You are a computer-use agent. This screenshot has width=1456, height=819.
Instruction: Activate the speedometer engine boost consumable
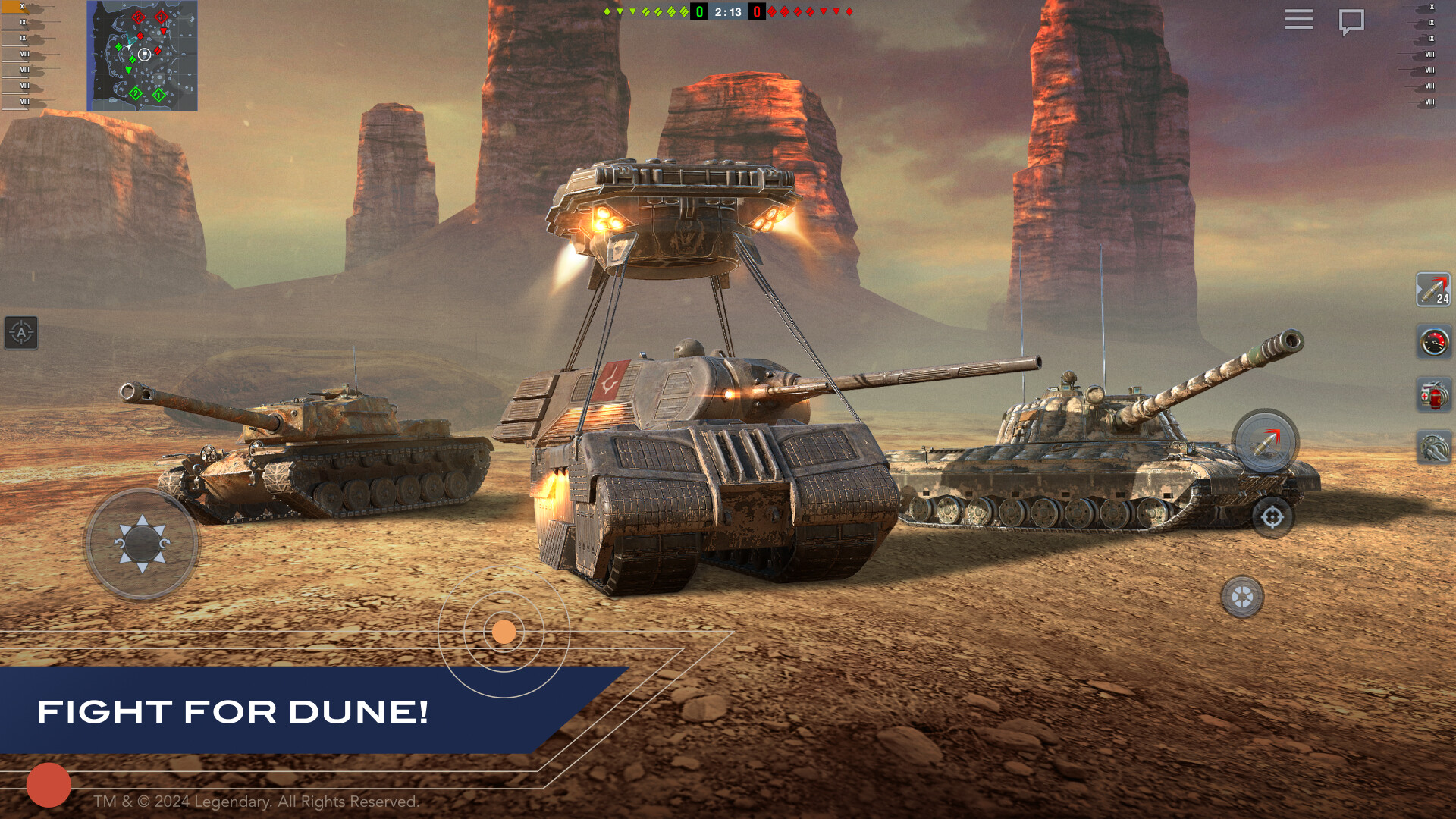point(1434,340)
